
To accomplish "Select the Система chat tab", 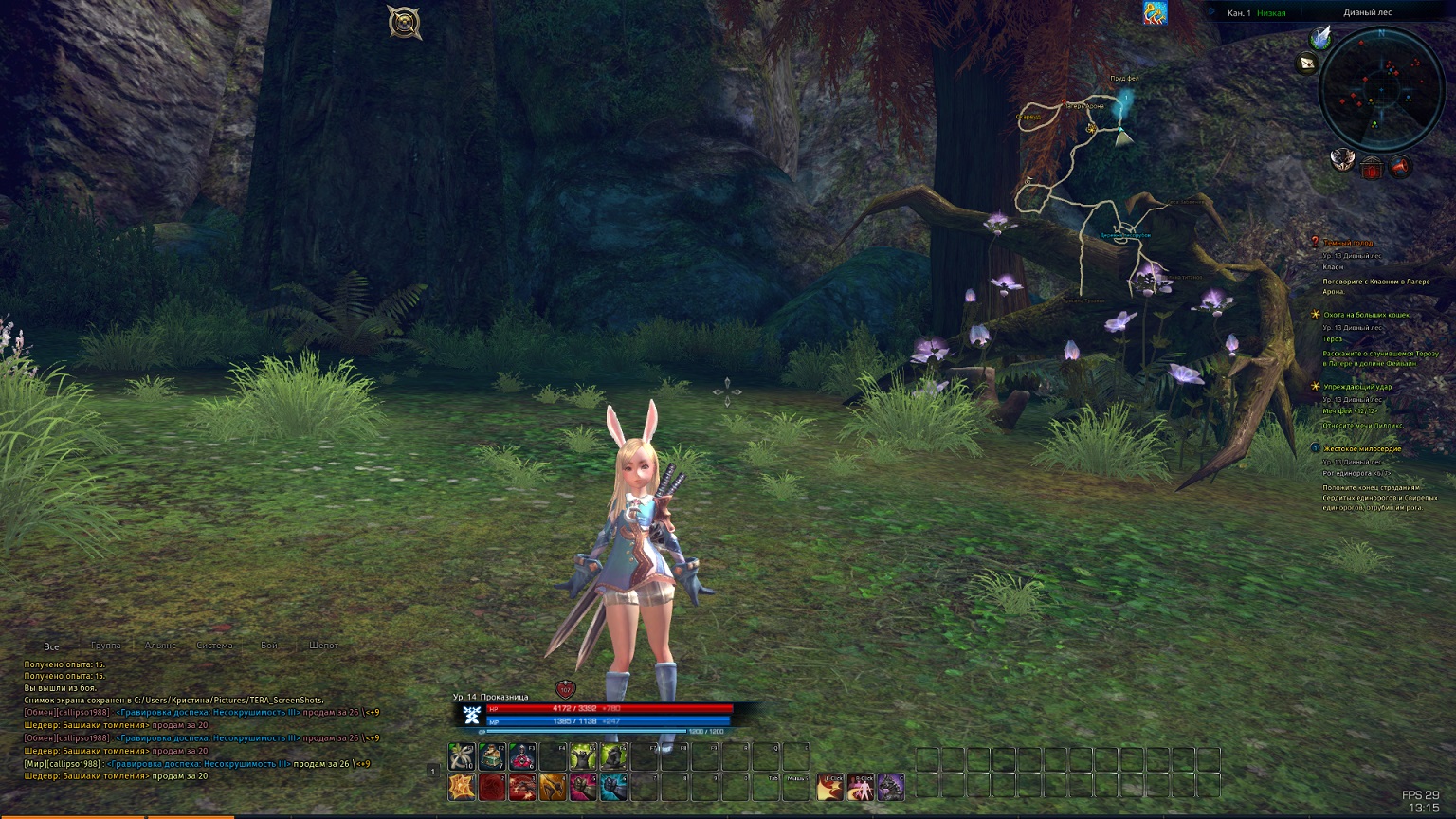I will [x=214, y=646].
